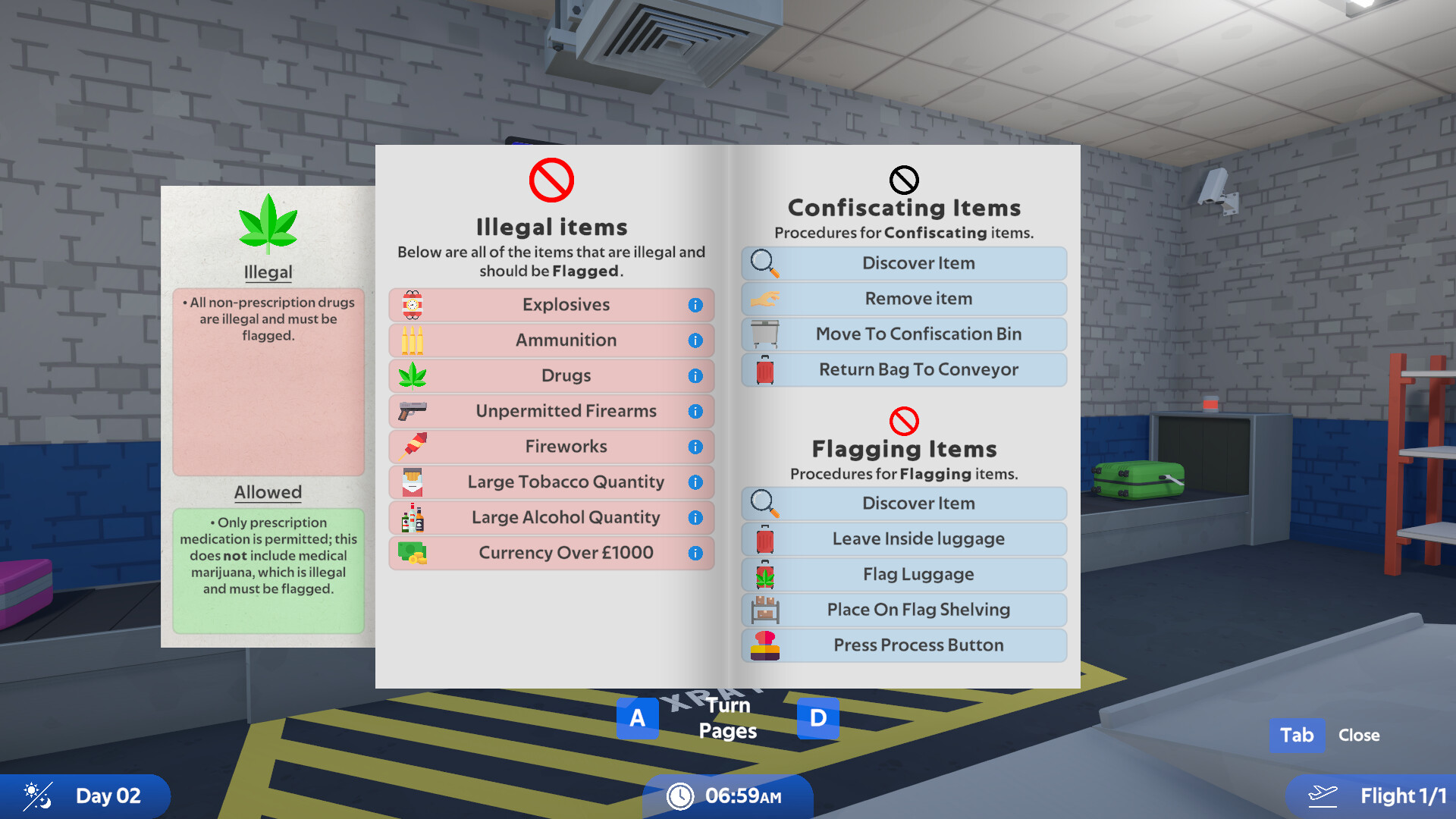
Task: Open the info tooltip for Explosives
Action: click(x=695, y=304)
